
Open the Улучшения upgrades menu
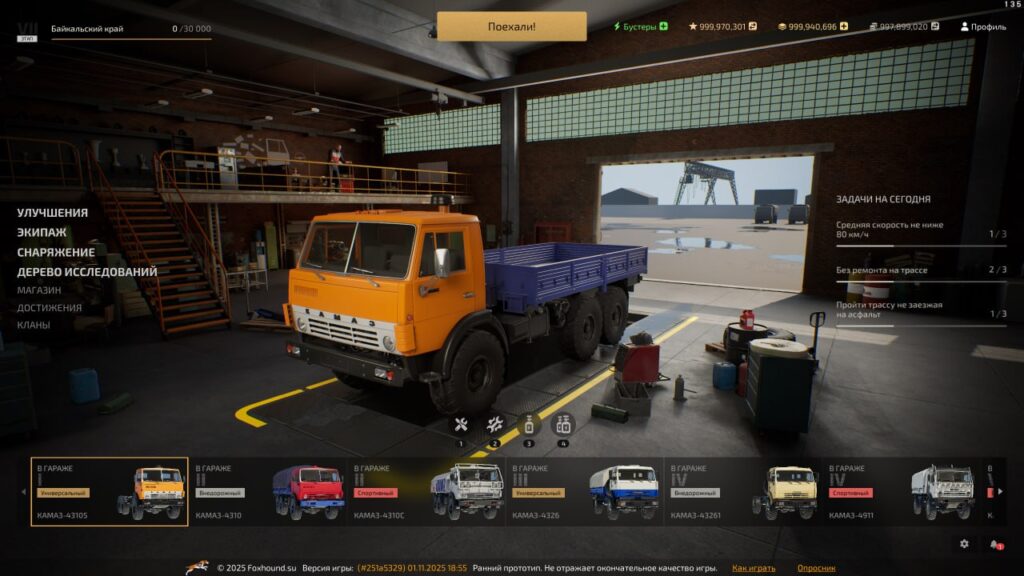tap(52, 213)
